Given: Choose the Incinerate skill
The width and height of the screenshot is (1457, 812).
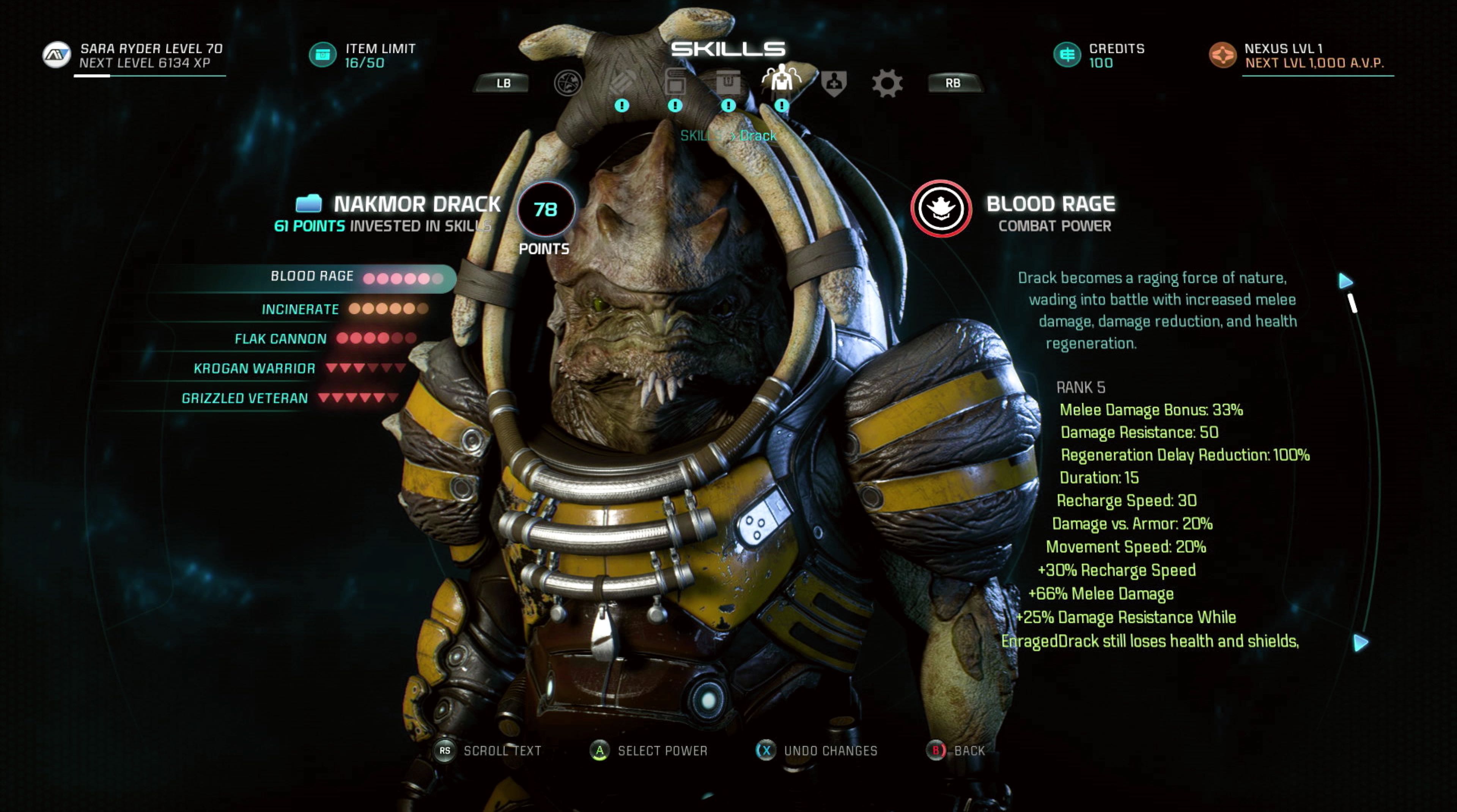Looking at the screenshot, I should point(301,309).
